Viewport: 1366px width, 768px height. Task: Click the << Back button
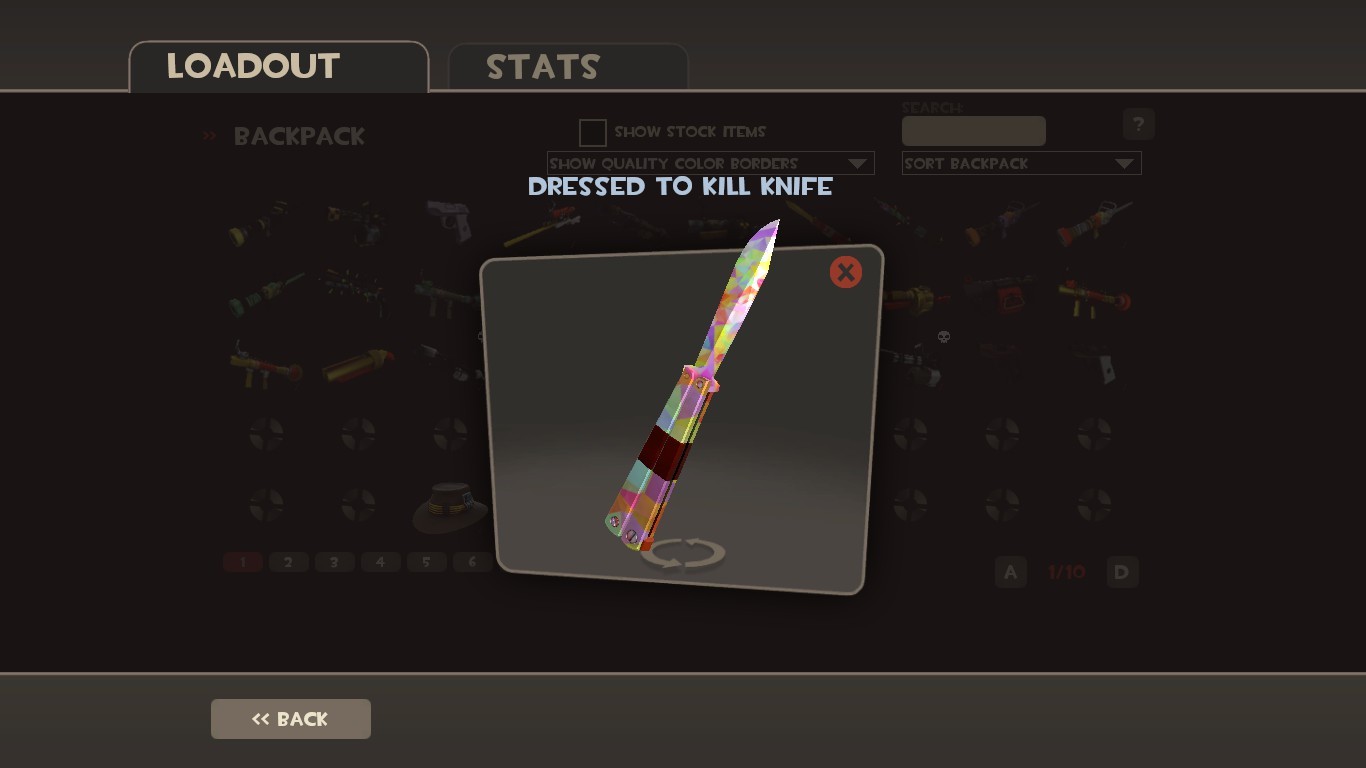(x=290, y=718)
